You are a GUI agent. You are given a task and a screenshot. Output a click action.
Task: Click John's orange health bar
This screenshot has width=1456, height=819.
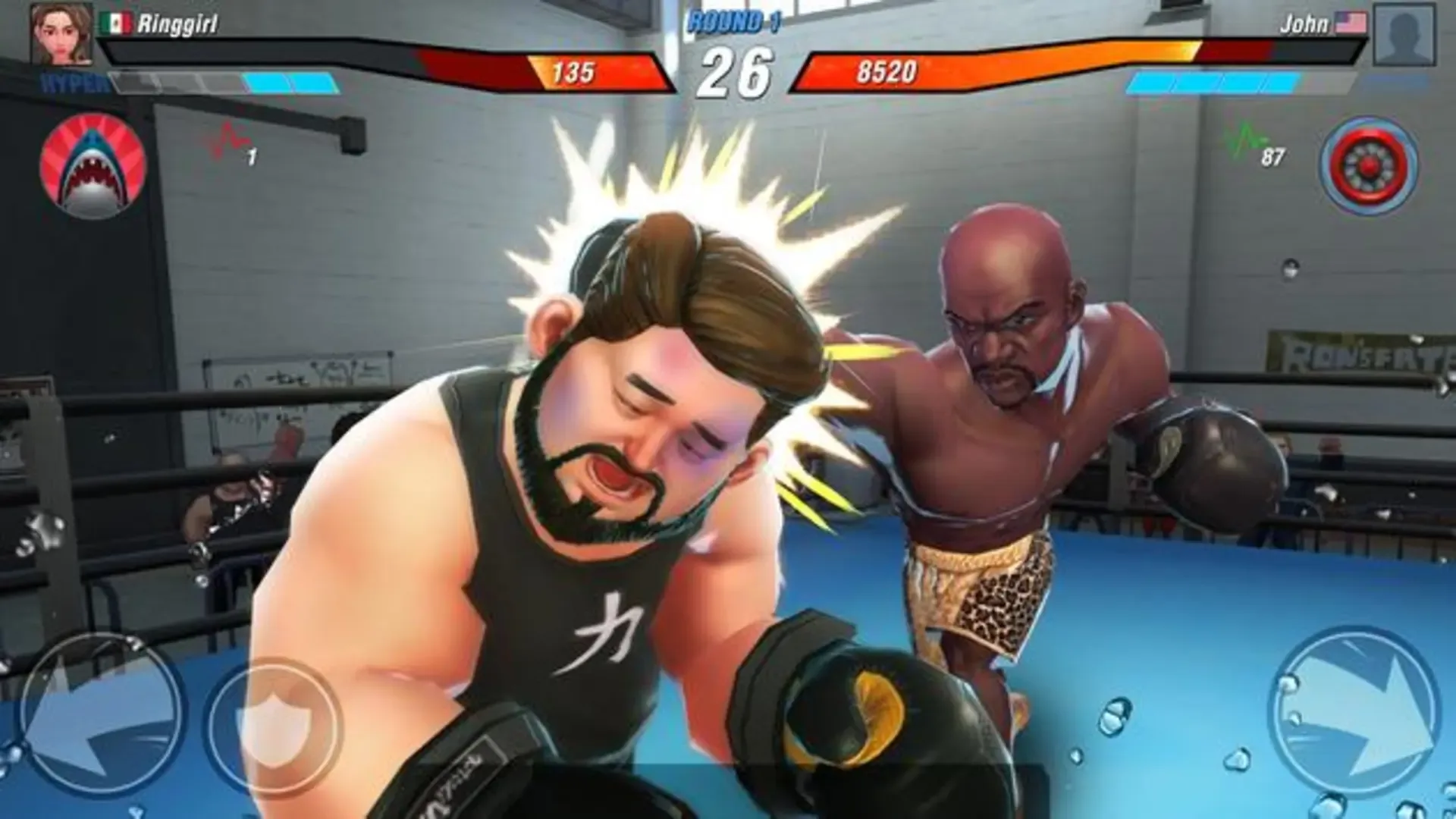[1024, 55]
